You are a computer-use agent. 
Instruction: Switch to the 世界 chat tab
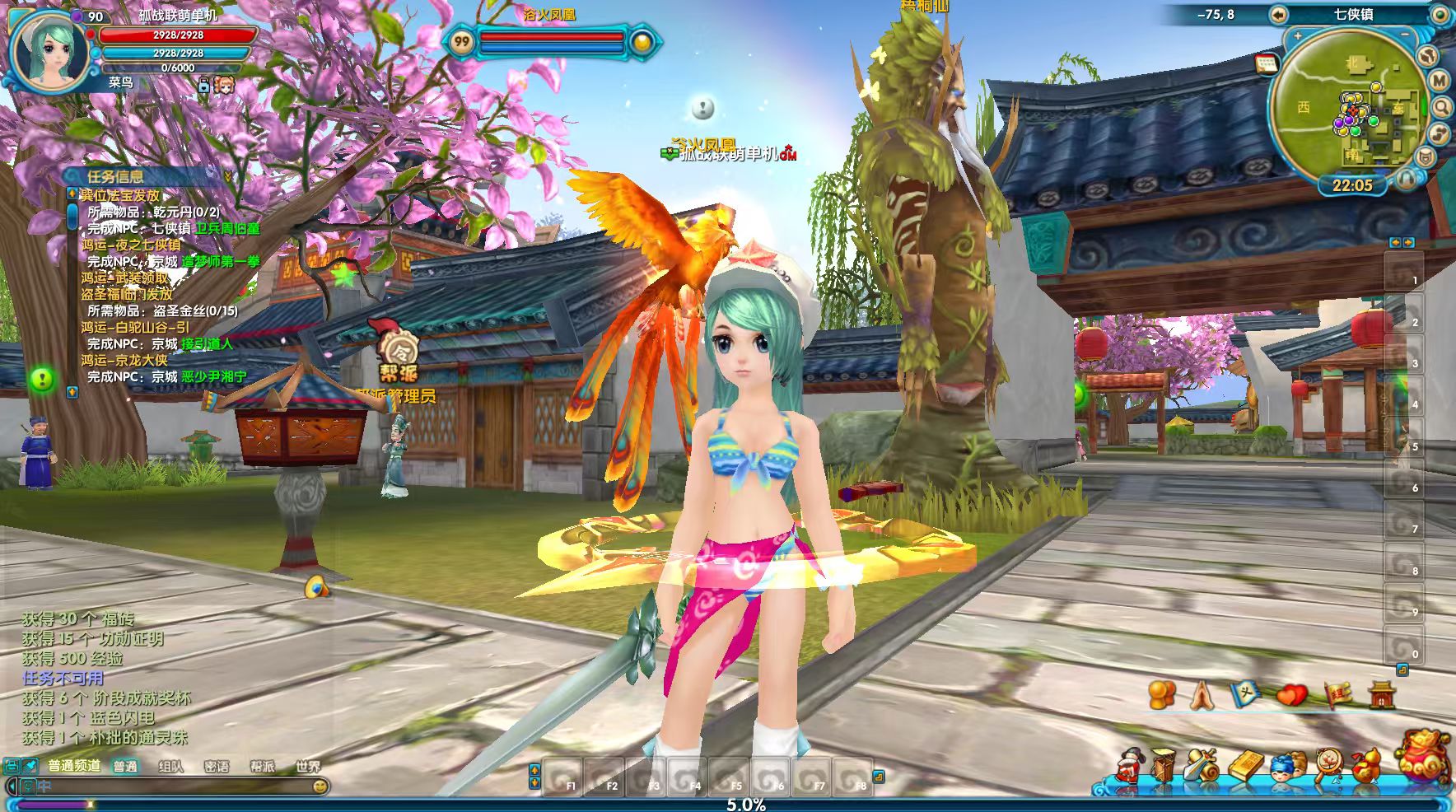point(307,766)
